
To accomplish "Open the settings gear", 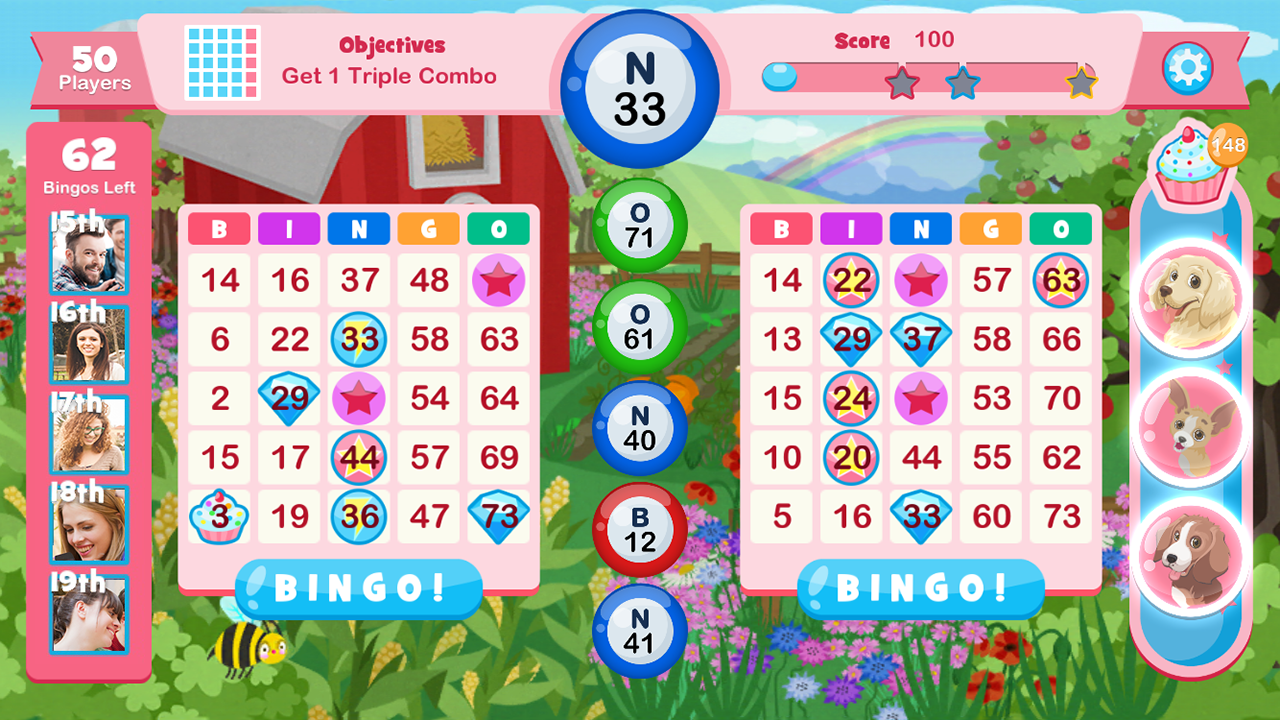I will [1188, 69].
